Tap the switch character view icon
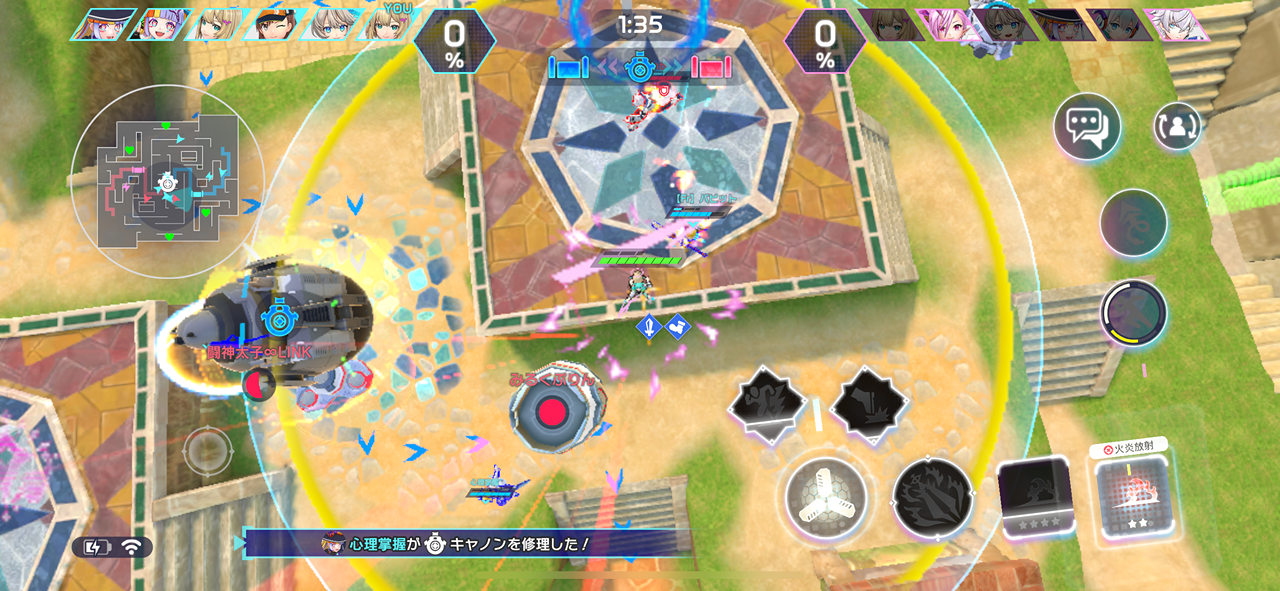Image resolution: width=1280 pixels, height=591 pixels. point(1177,127)
